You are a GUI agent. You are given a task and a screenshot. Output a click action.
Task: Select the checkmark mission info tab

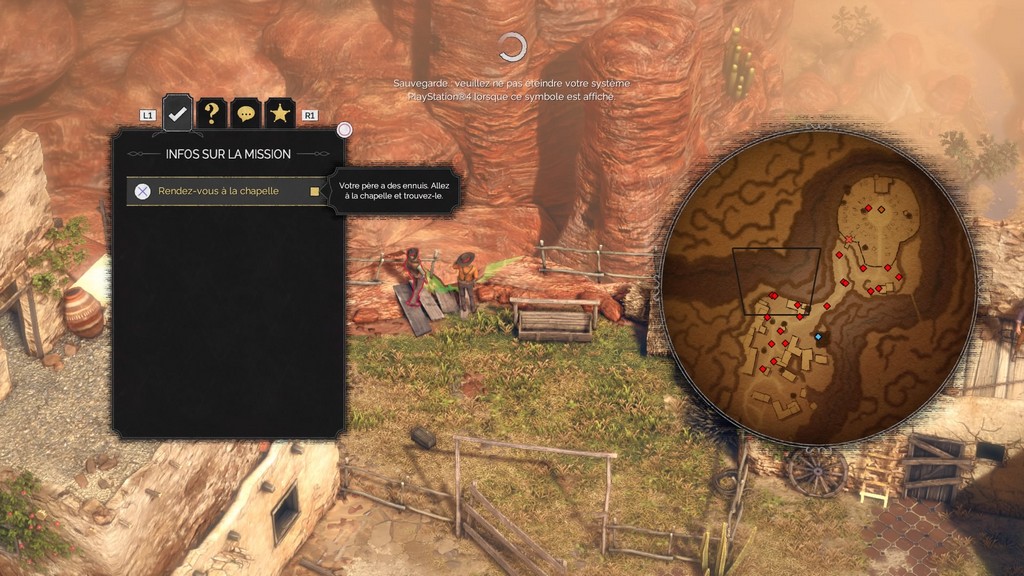[x=177, y=114]
